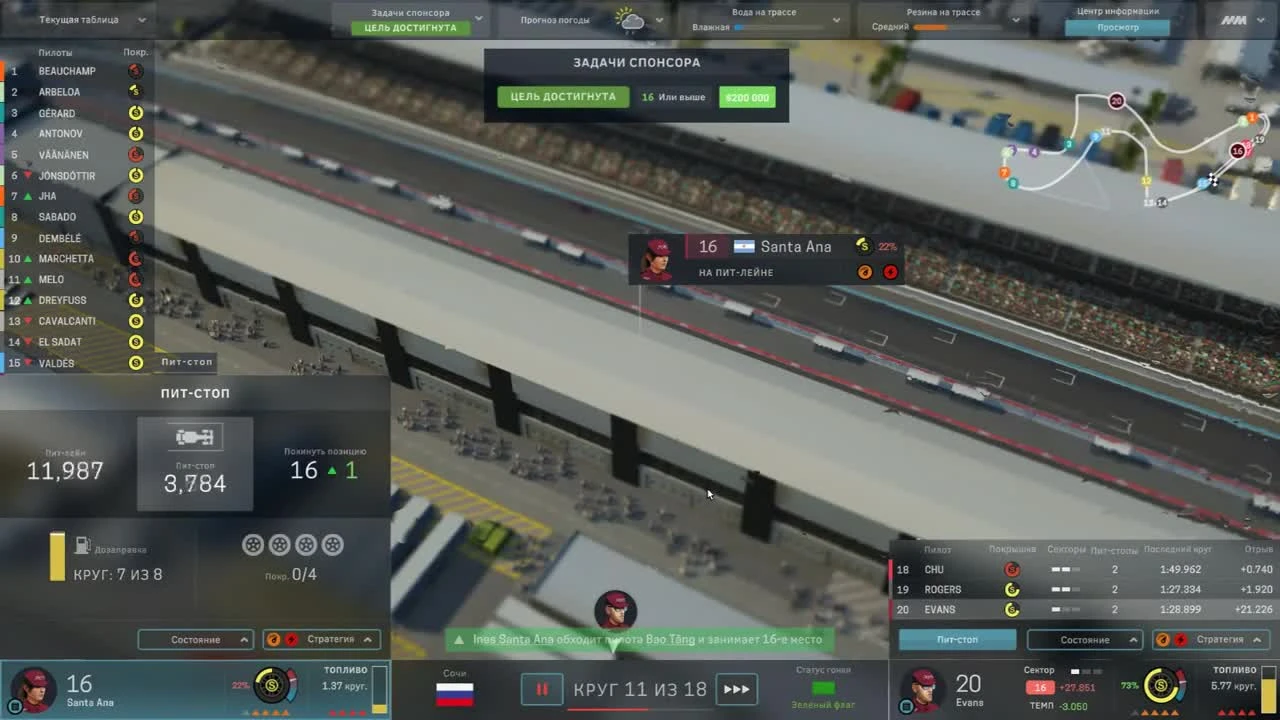Toggle the red tyre icon beside Evans' Стратегия

click(x=1182, y=639)
